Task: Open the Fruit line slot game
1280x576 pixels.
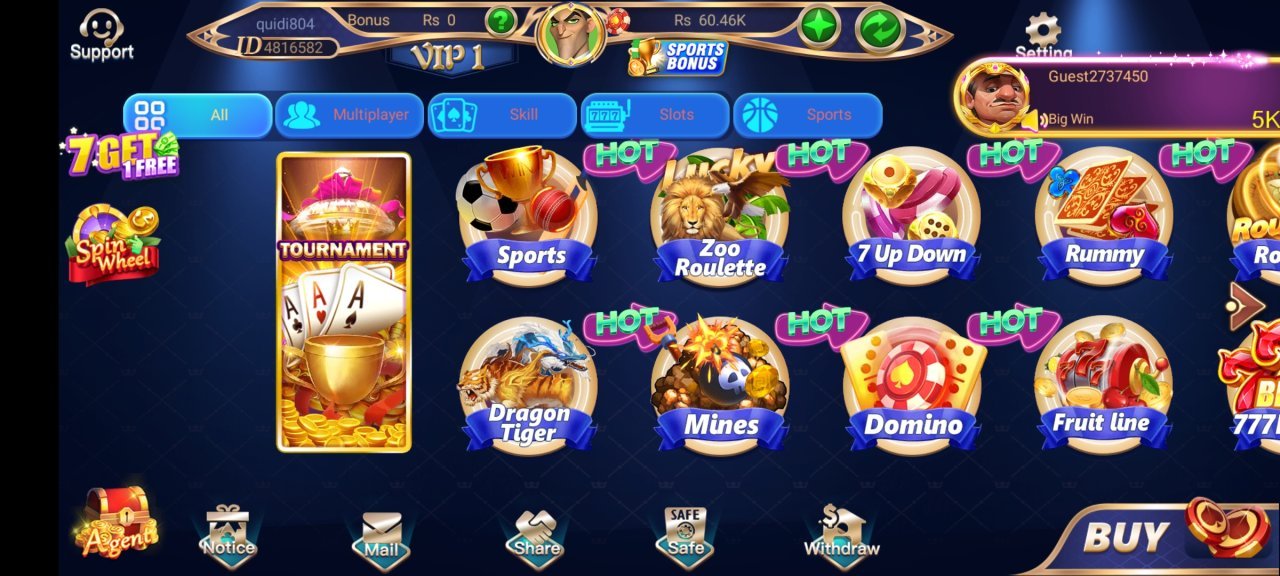Action: click(x=1103, y=385)
